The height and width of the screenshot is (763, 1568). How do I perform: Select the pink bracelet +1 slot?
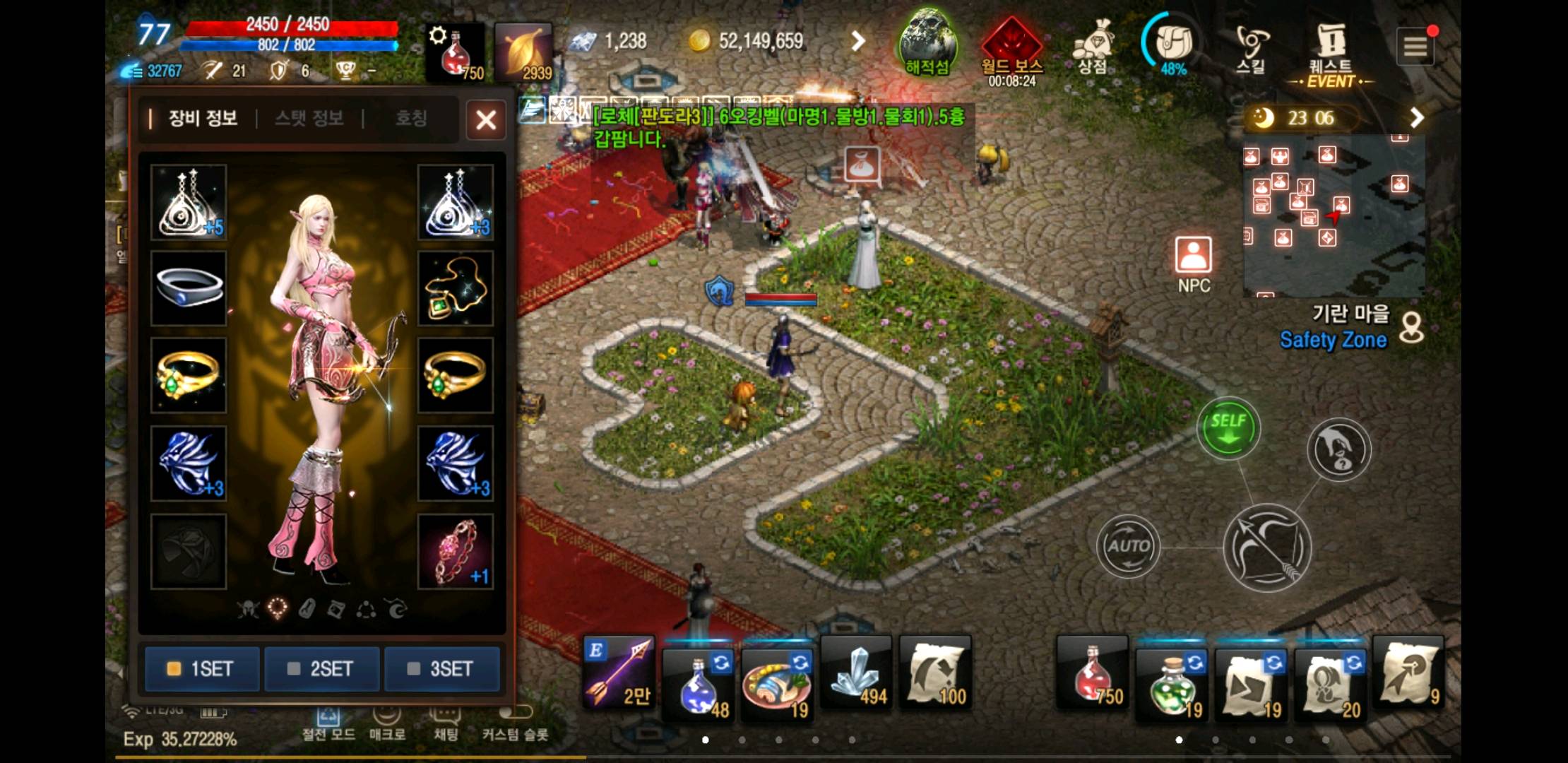(x=456, y=552)
